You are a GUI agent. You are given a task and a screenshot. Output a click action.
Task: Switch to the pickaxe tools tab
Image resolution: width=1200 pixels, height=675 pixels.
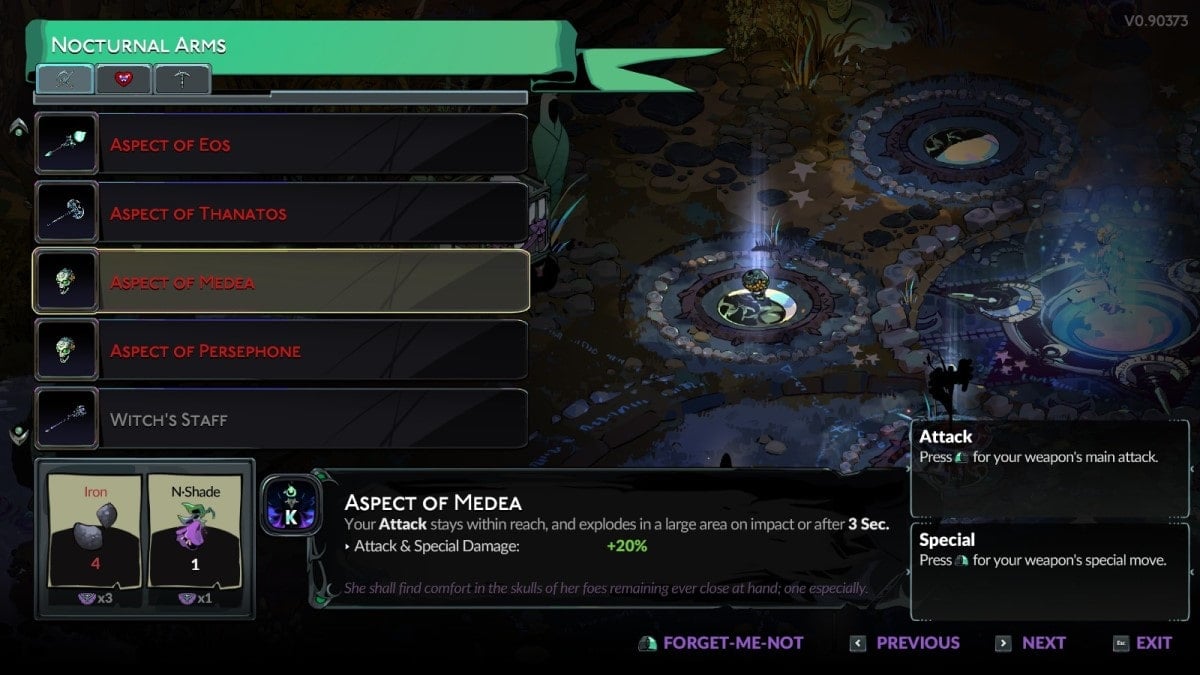click(x=182, y=79)
